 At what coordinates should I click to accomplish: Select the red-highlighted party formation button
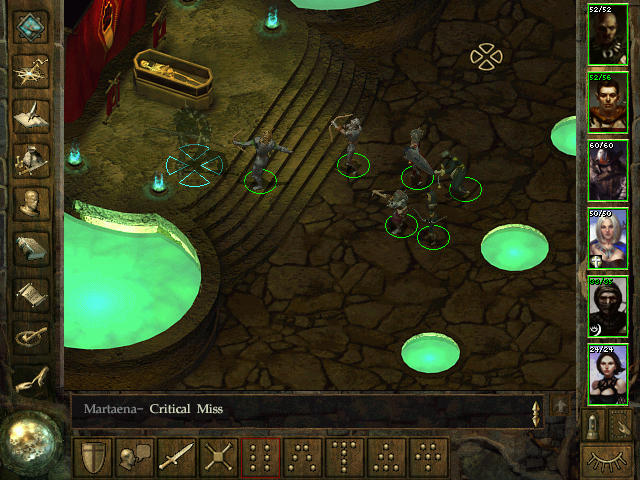260,458
